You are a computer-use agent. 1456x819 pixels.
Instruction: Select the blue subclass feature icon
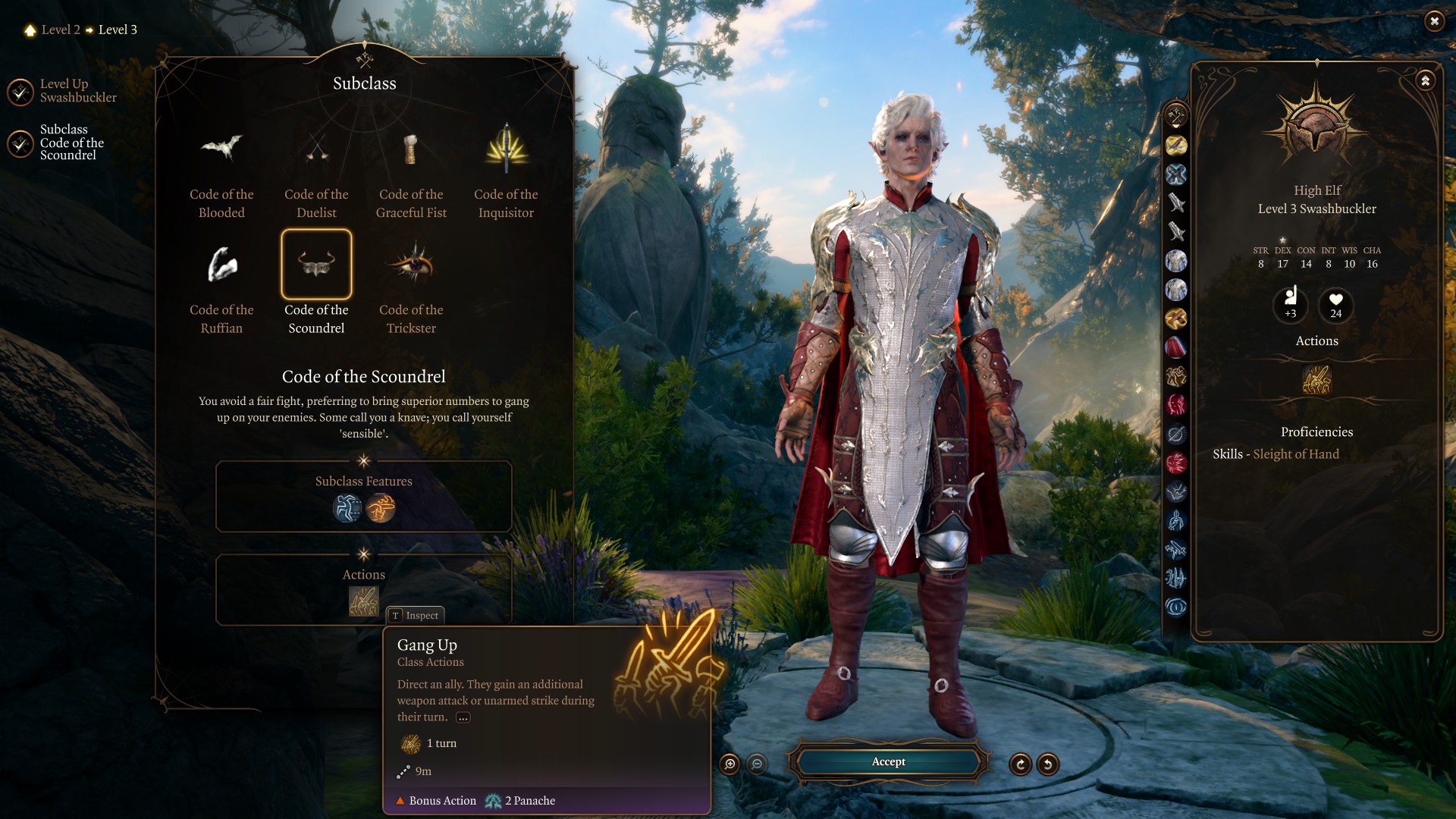coord(347,508)
